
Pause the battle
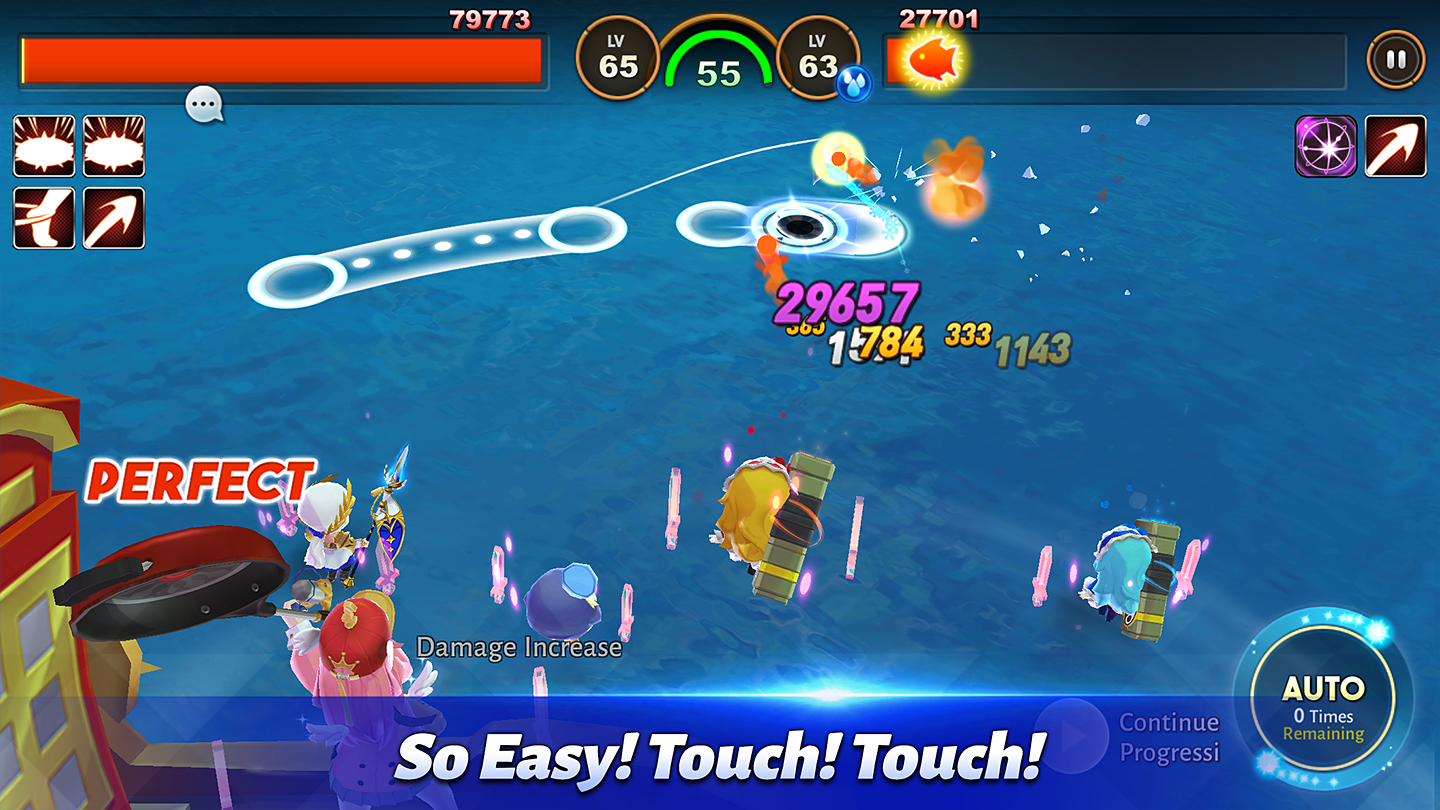pos(1397,58)
